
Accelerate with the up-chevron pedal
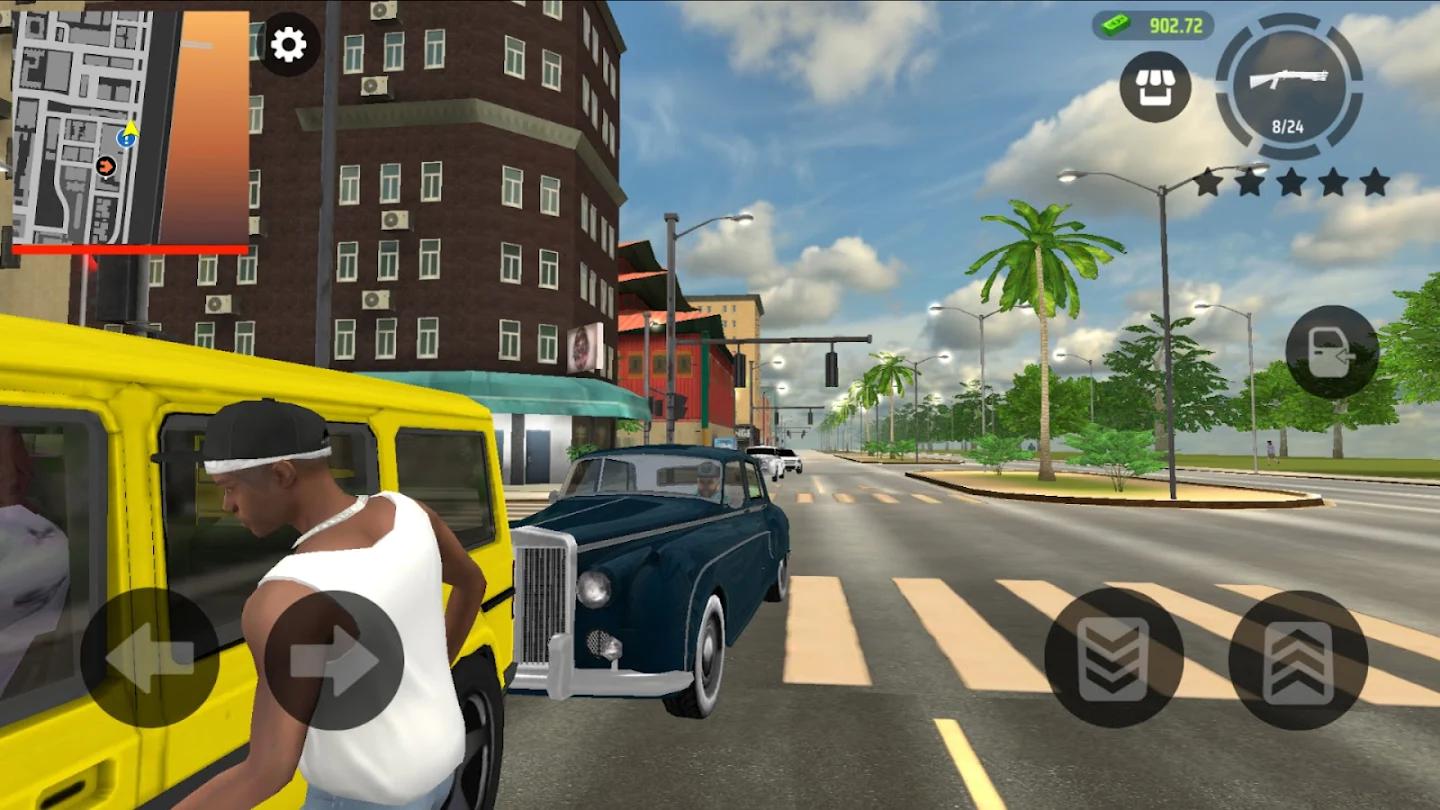click(x=1298, y=660)
